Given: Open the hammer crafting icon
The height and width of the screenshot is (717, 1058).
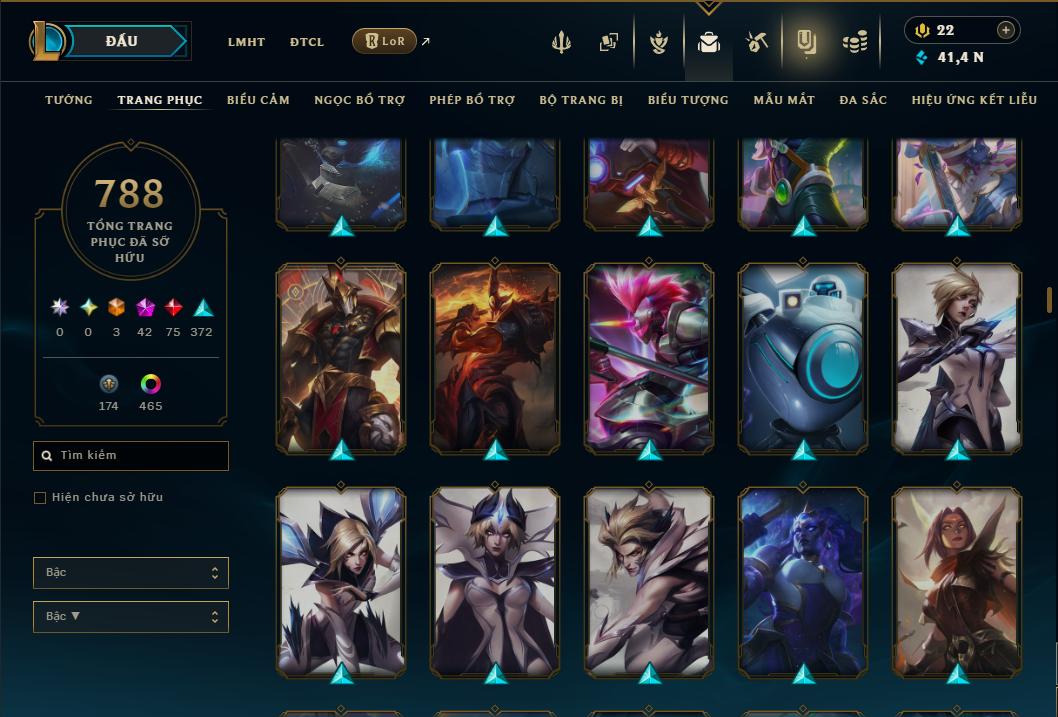Looking at the screenshot, I should tap(756, 42).
